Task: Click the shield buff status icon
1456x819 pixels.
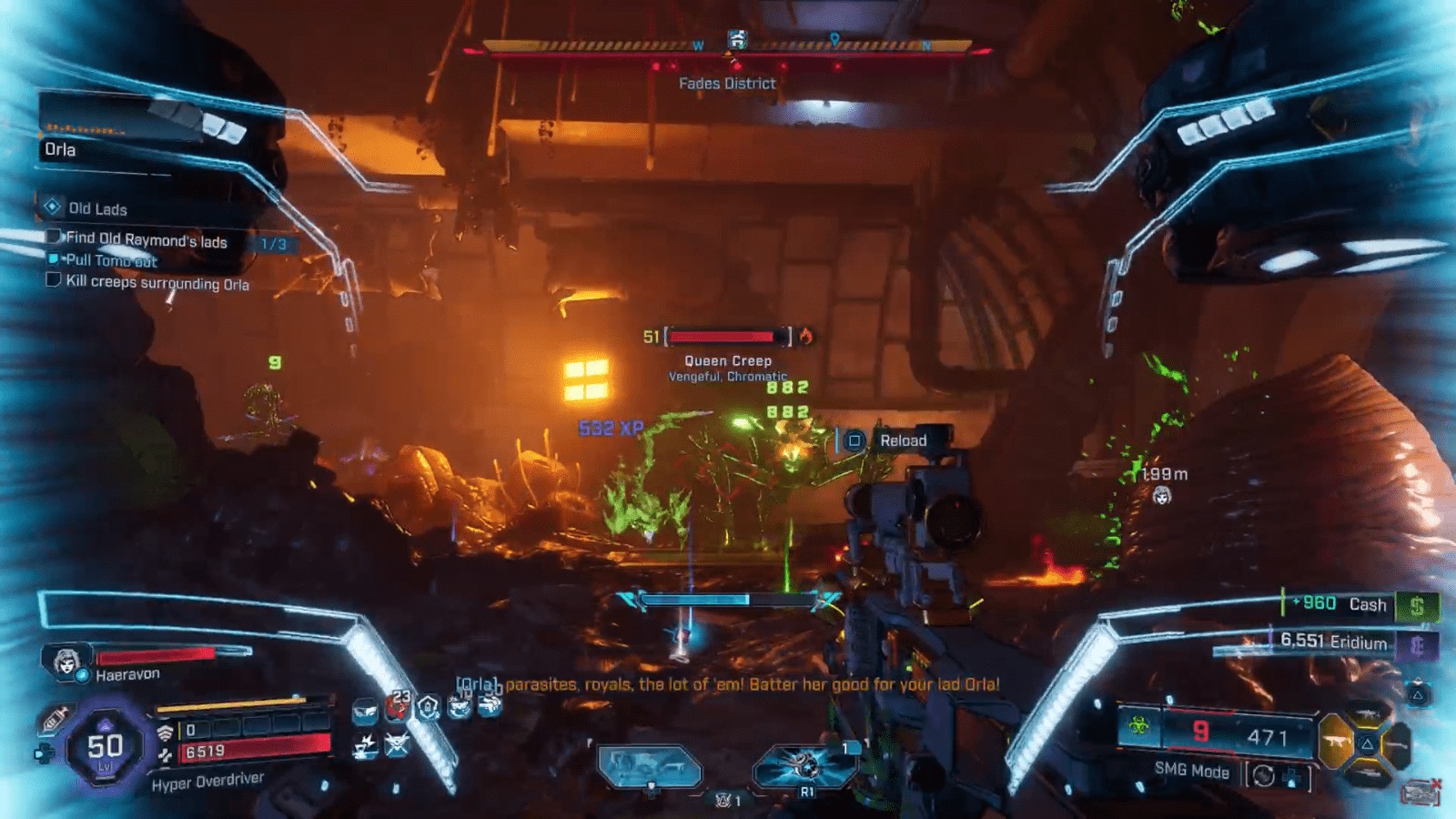Action: pyautogui.click(x=429, y=707)
